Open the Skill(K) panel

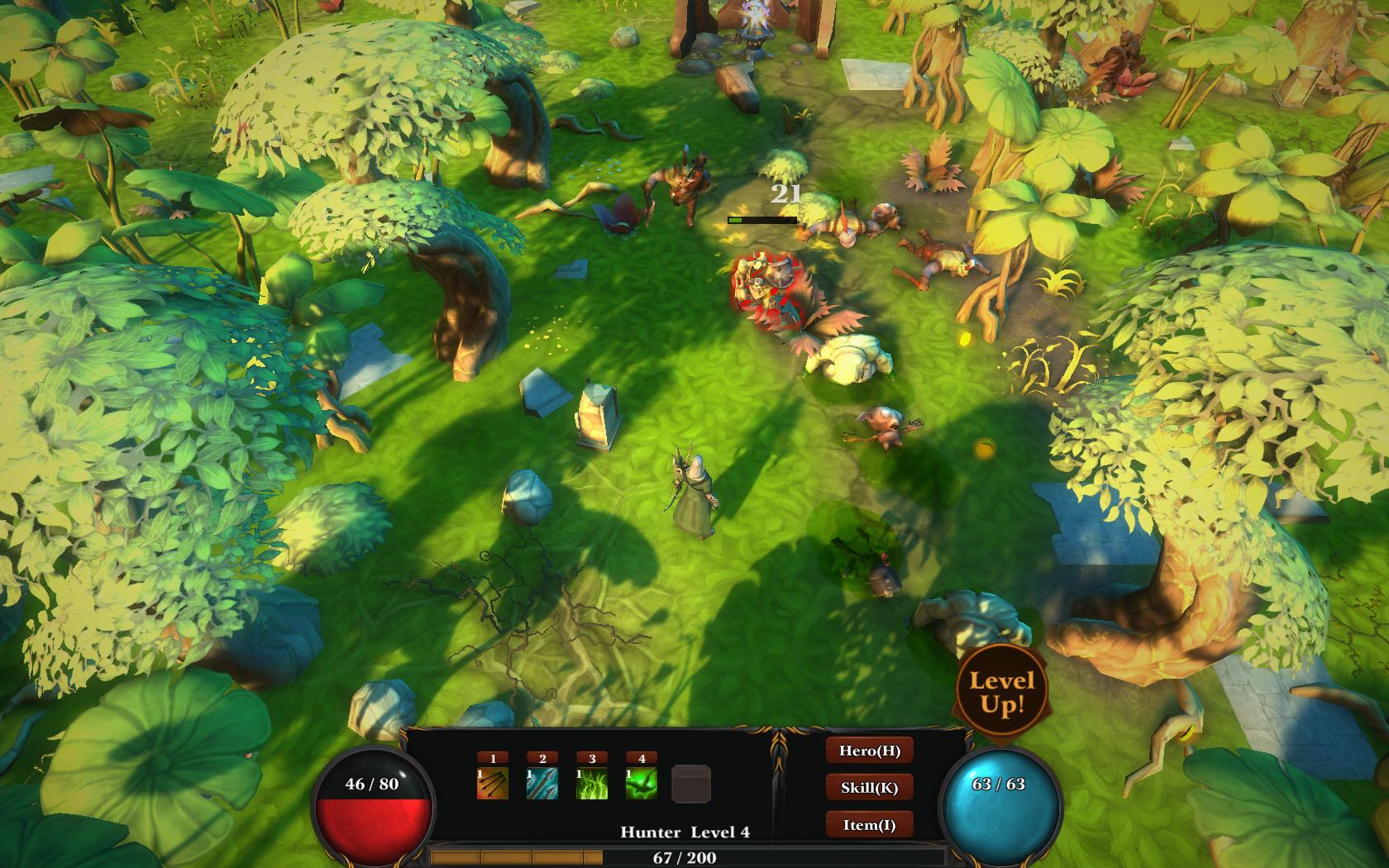(869, 788)
